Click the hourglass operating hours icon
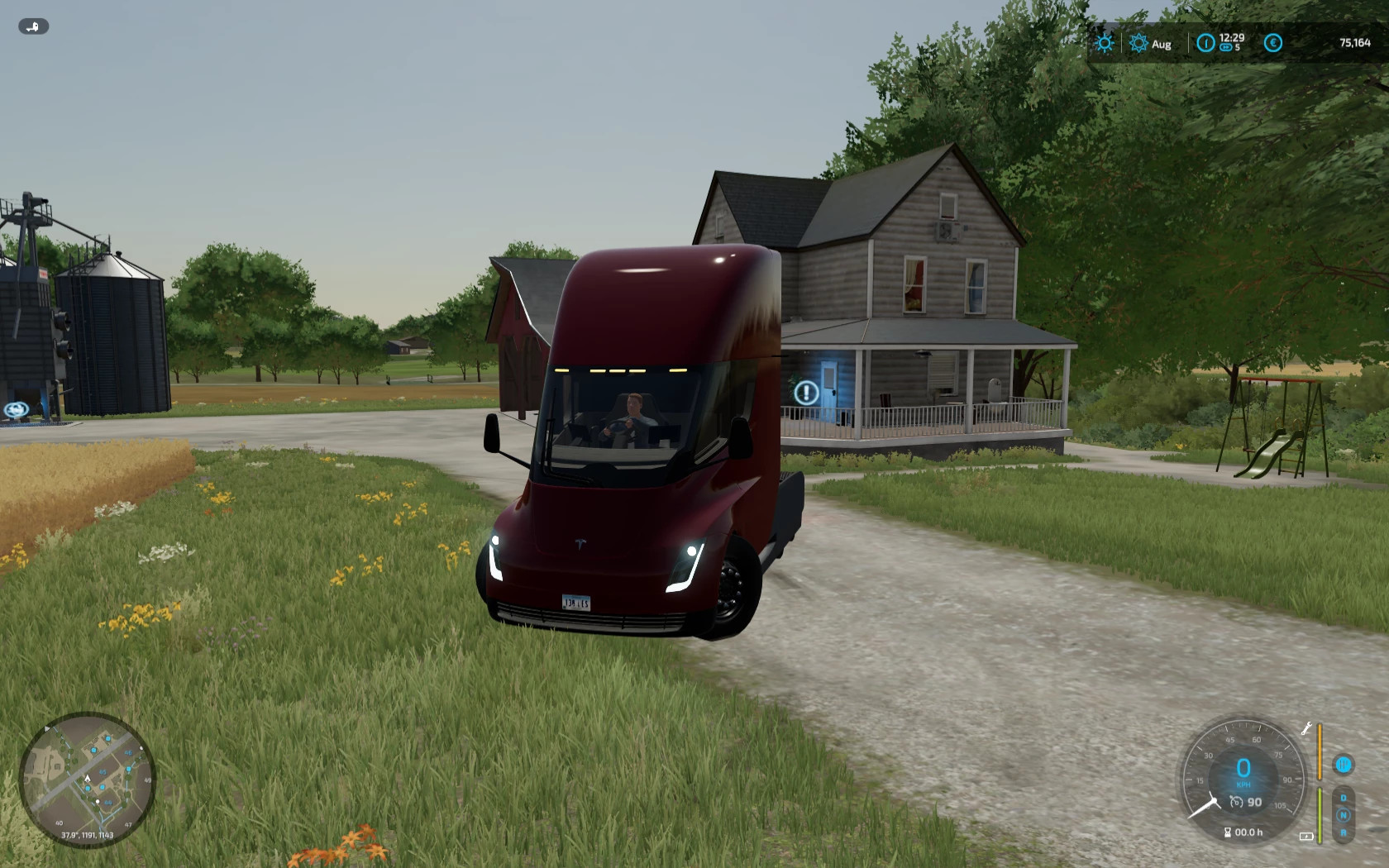Screen dimensions: 1389x868 [x=1228, y=832]
